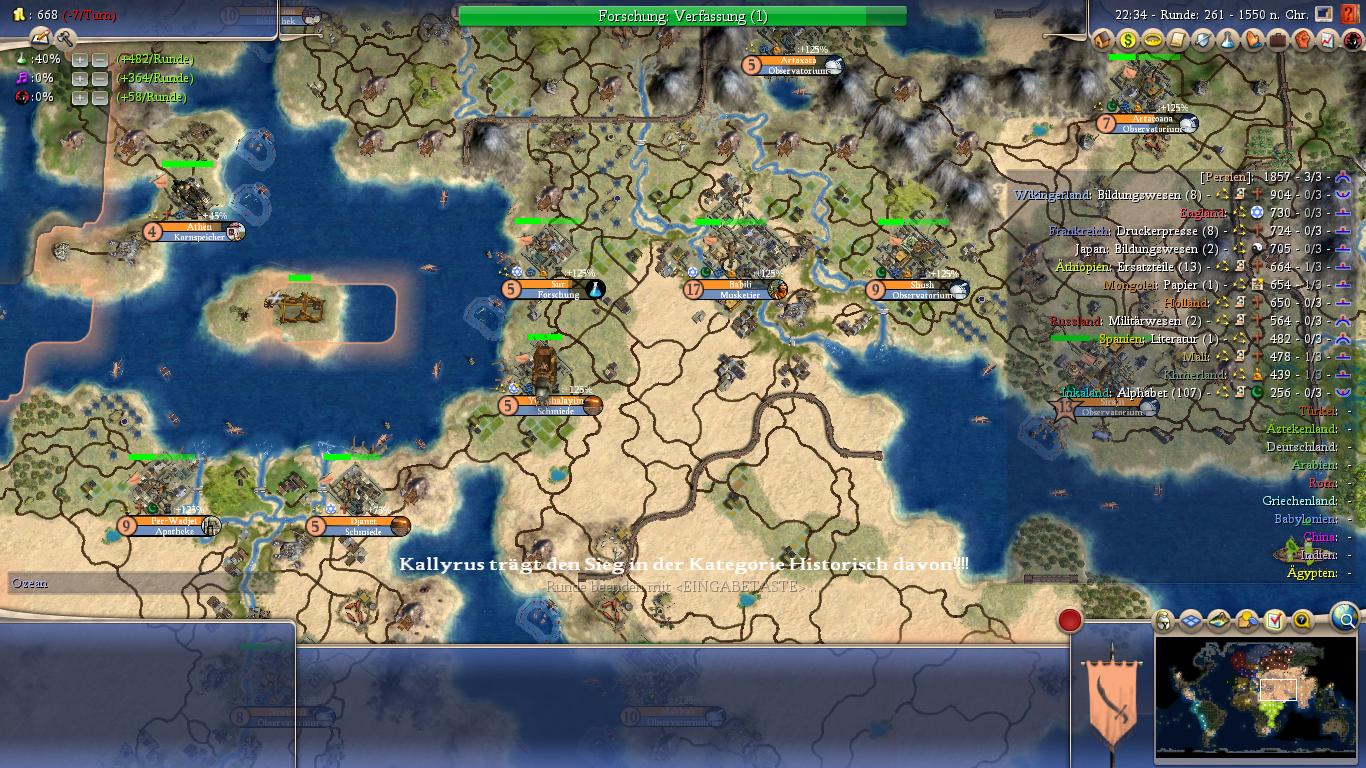Open the foreign advisor briefcase icon

click(x=1278, y=40)
